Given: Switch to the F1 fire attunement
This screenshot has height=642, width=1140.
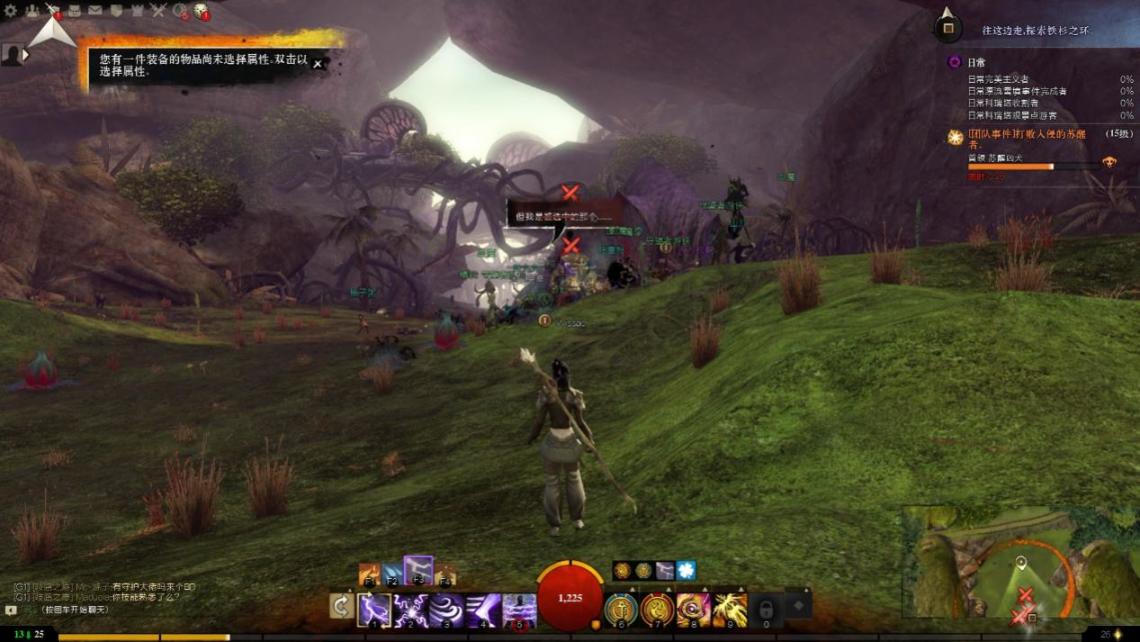Looking at the screenshot, I should pyautogui.click(x=368, y=575).
